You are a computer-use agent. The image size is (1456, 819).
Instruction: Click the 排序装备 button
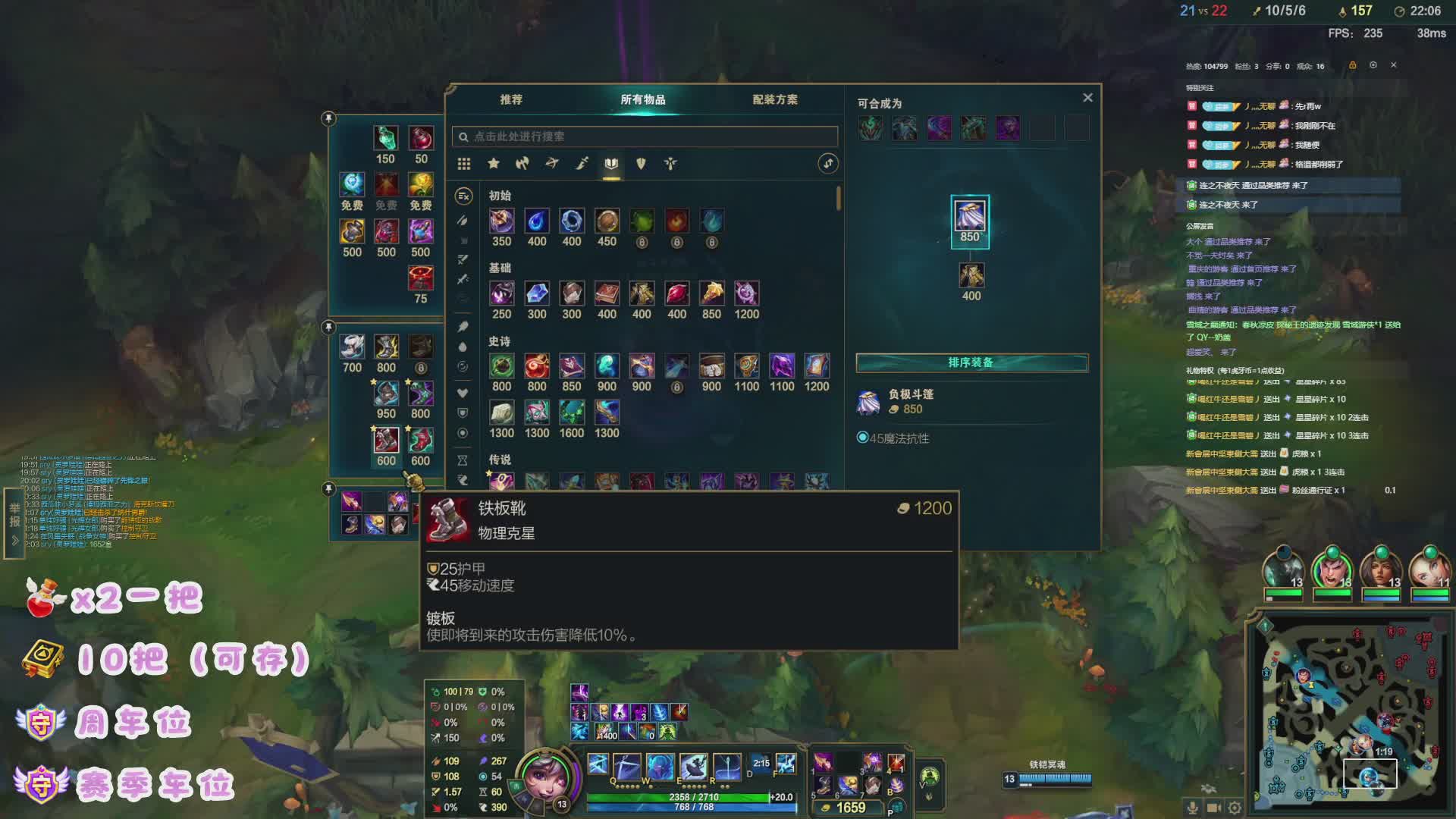tap(971, 362)
